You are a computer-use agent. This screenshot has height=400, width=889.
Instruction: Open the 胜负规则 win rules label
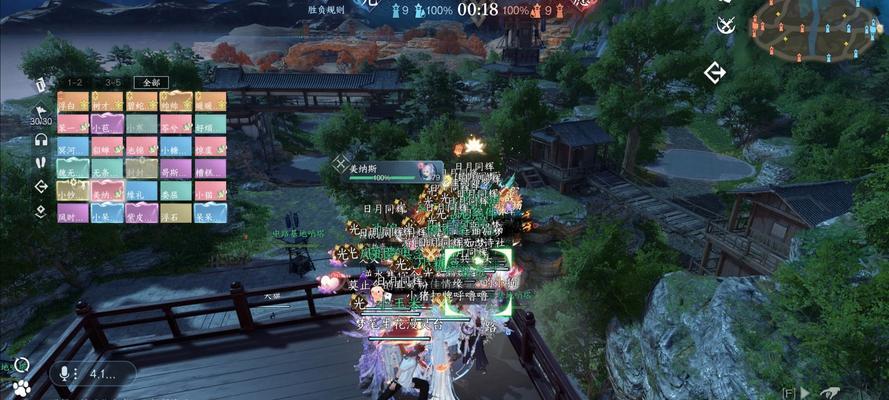pyautogui.click(x=327, y=9)
